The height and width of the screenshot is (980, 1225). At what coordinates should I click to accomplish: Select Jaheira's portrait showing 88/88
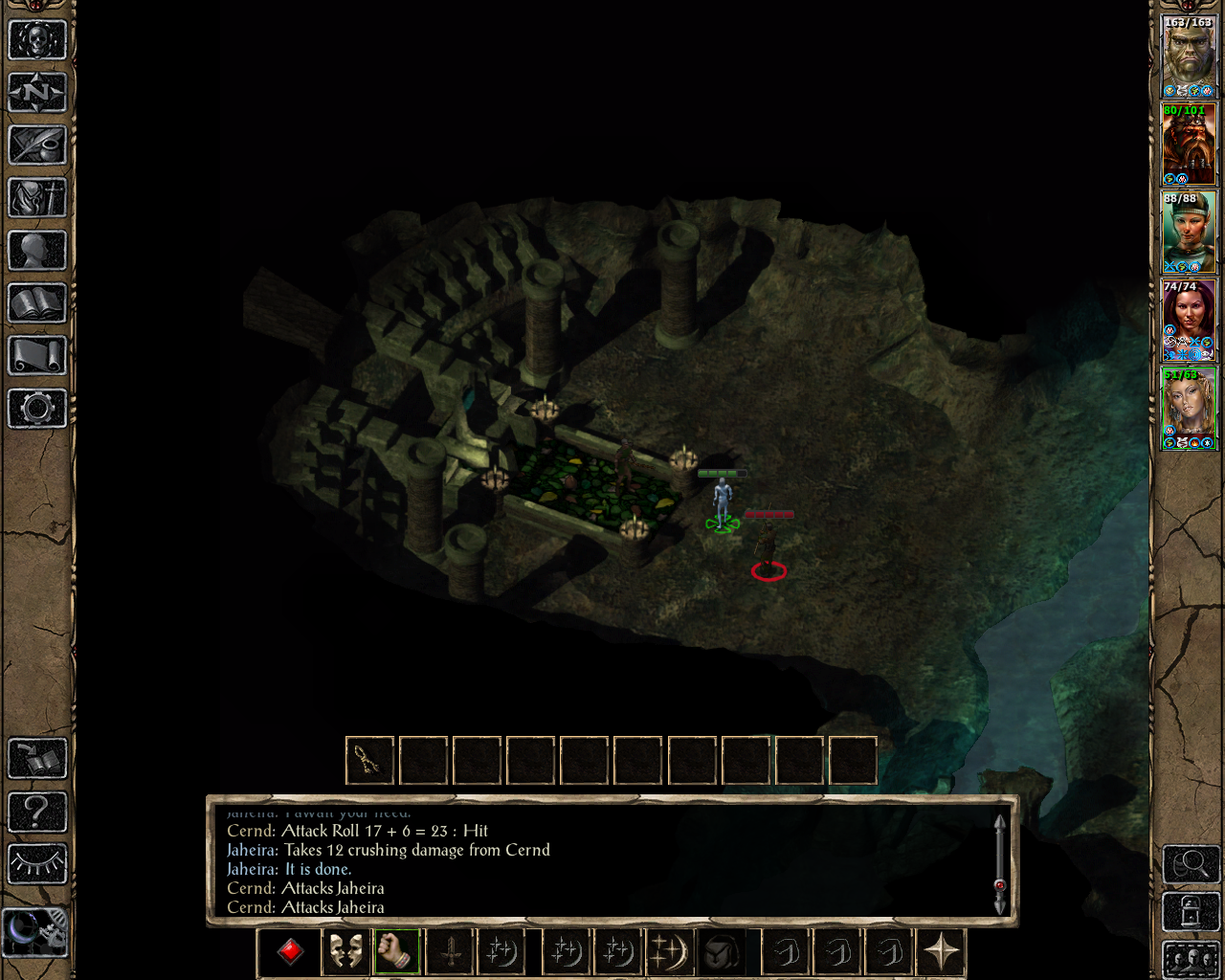coord(1189,230)
